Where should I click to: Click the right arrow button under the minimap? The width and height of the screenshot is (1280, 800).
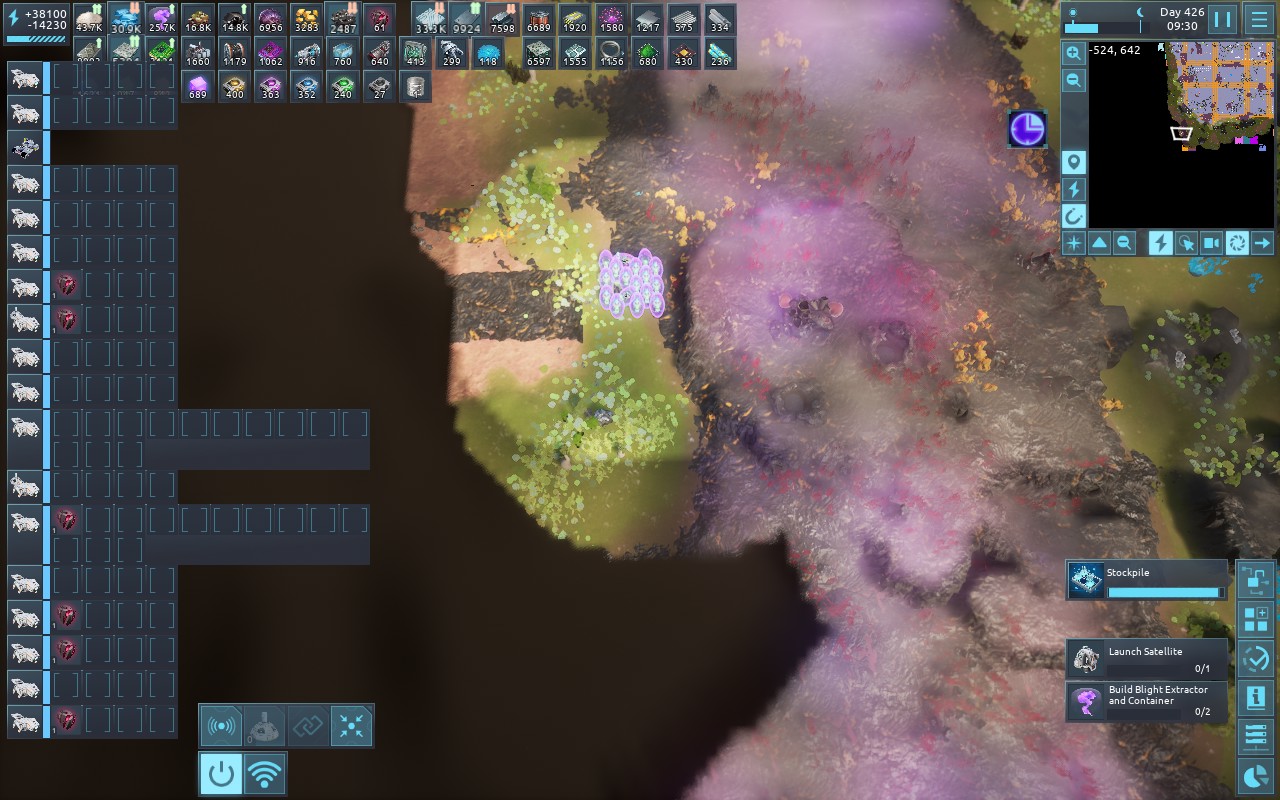pos(1262,242)
